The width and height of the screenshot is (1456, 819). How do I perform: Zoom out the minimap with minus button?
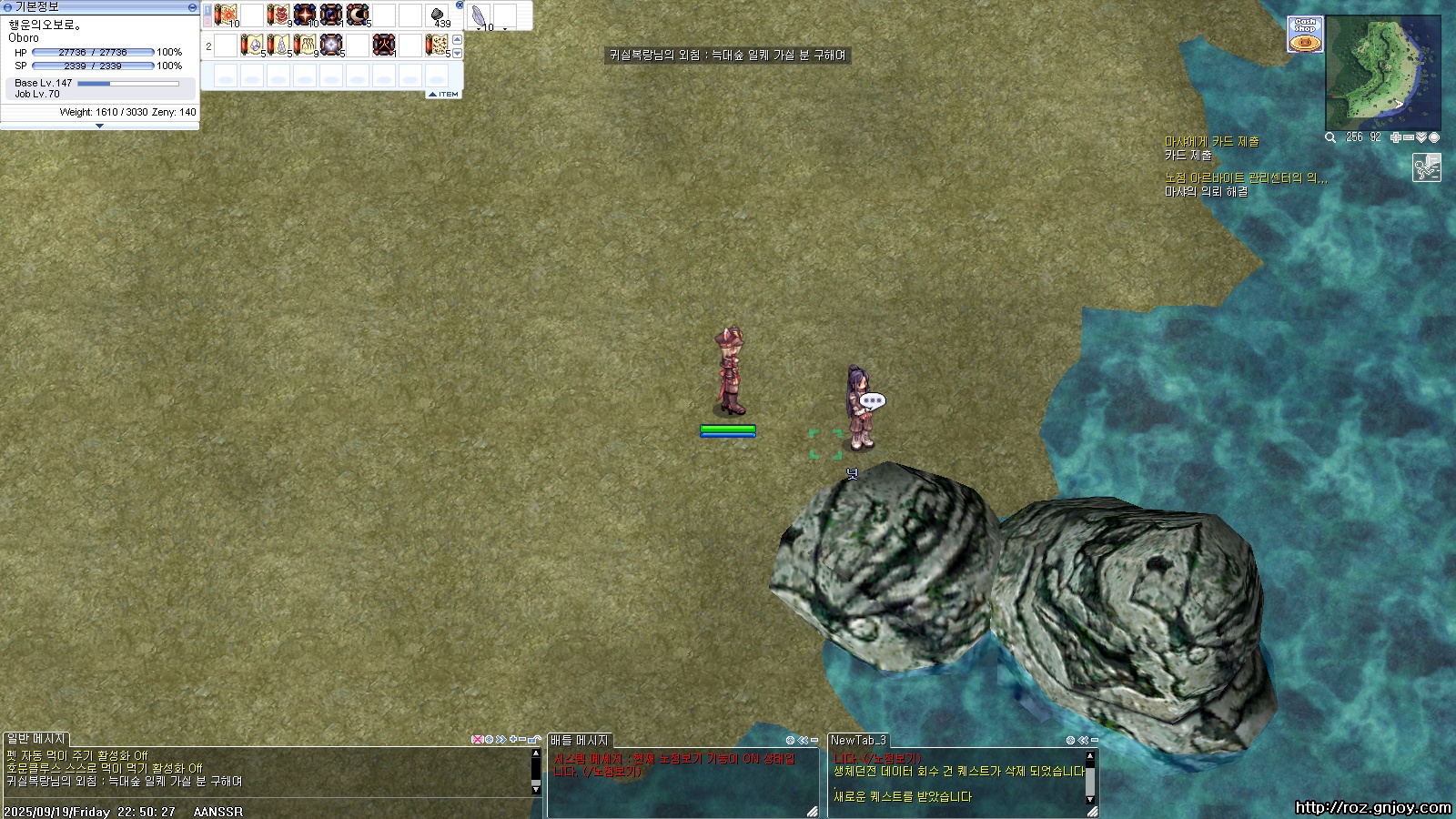coord(1409,137)
